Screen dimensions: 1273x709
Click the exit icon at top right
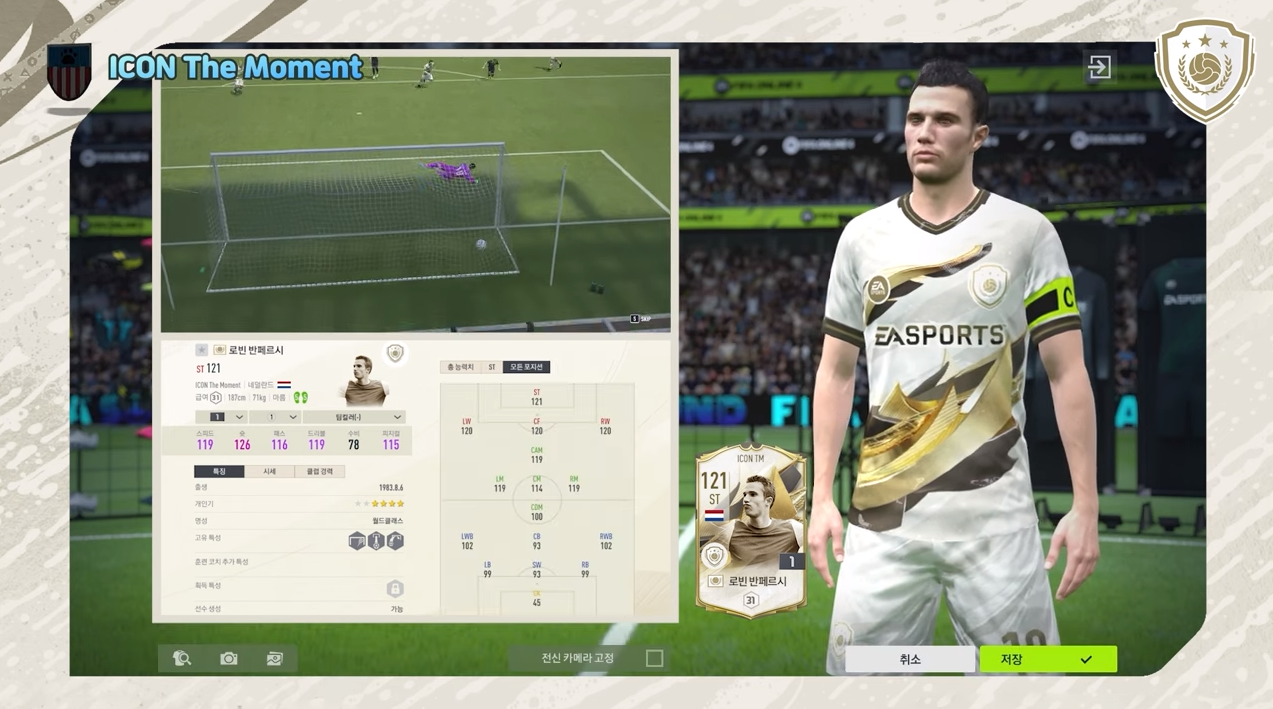(x=1099, y=67)
